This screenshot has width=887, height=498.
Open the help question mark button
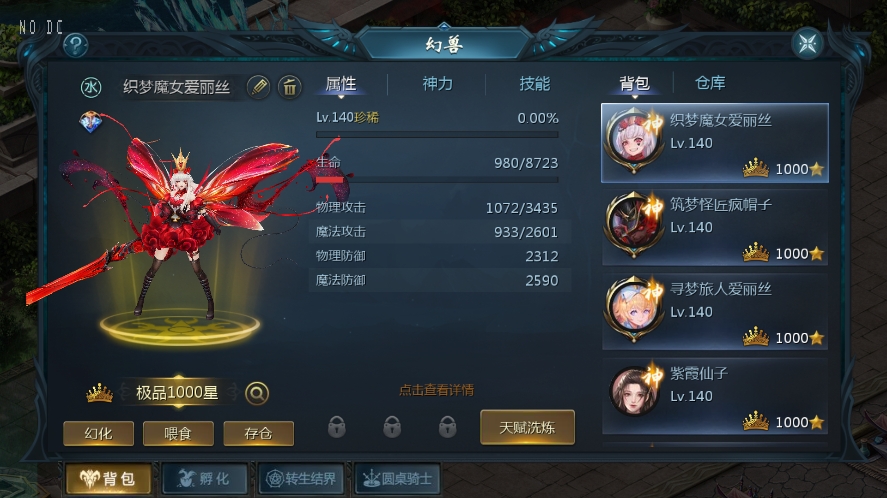pos(76,45)
